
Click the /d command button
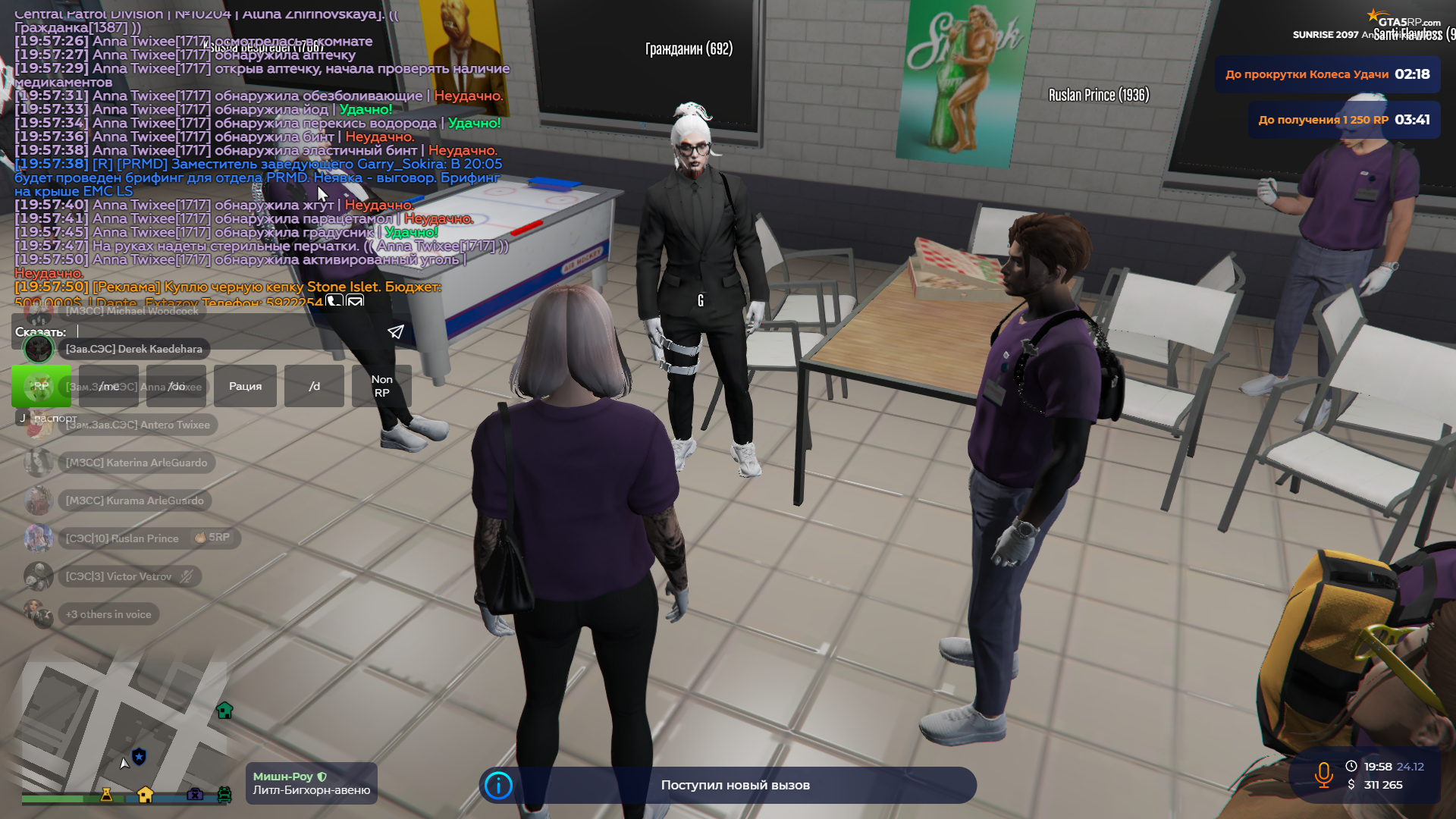click(314, 386)
